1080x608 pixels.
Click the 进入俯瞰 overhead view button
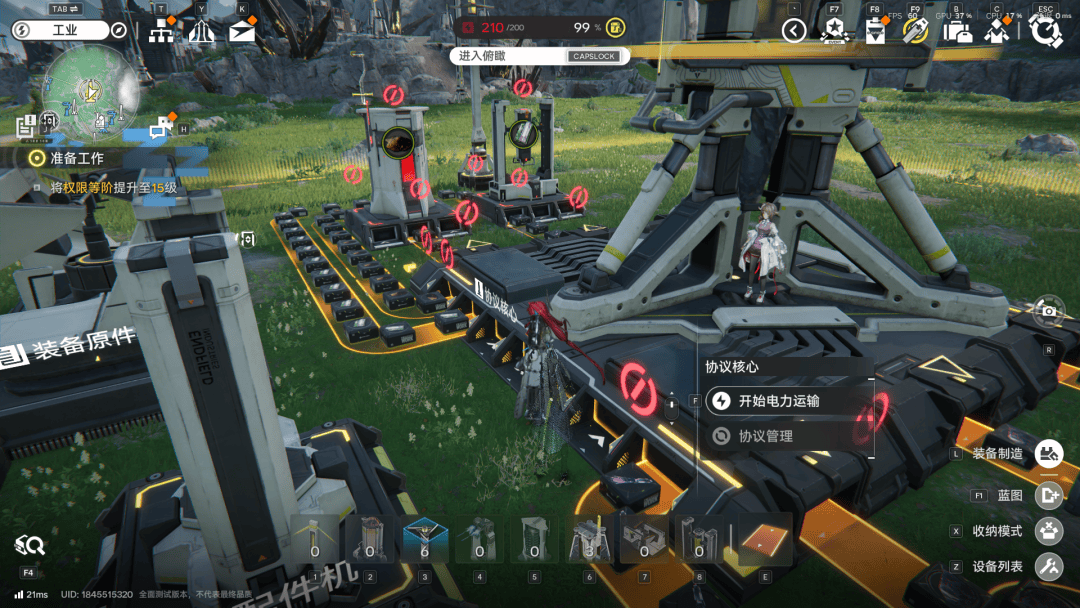point(541,56)
